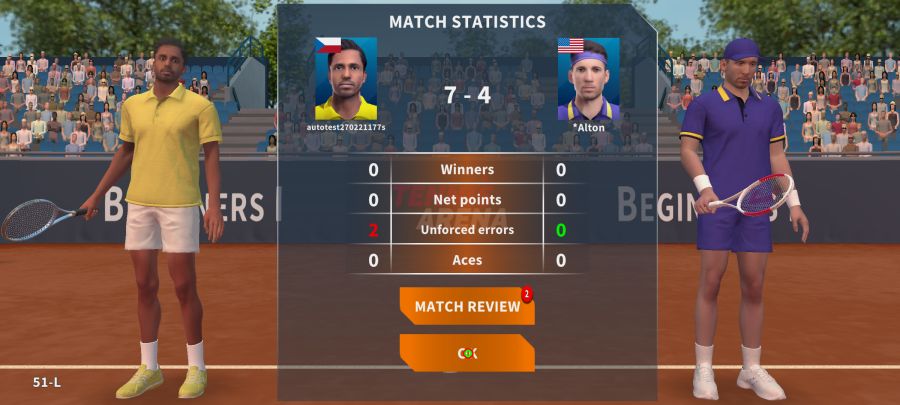Viewport: 900px width, 405px height.
Task: Confirm with the orange OK button
Action: [x=467, y=353]
